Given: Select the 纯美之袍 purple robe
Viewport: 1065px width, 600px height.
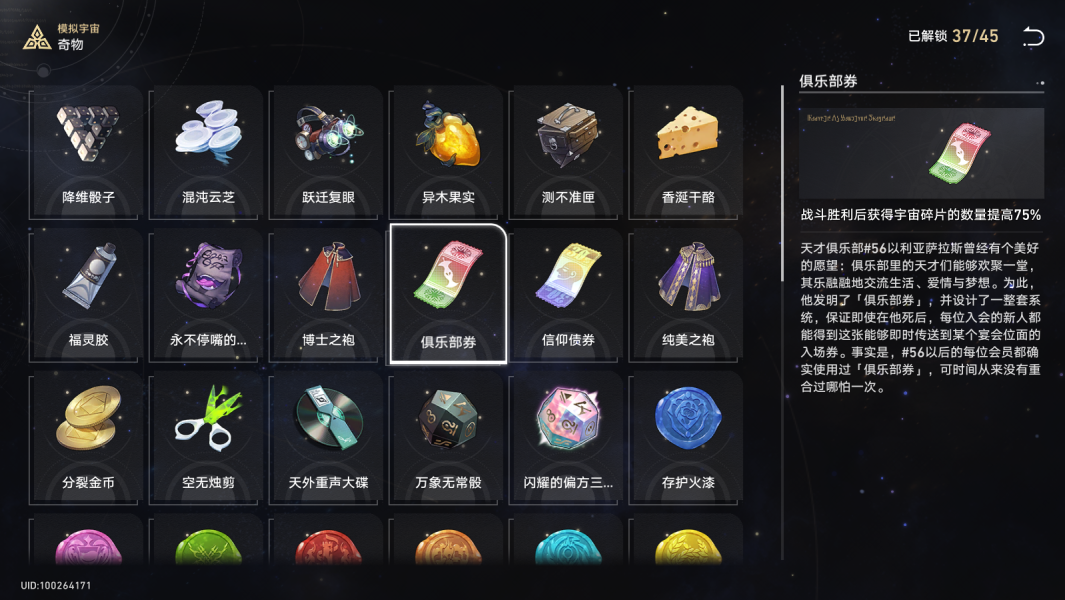Looking at the screenshot, I should (688, 293).
